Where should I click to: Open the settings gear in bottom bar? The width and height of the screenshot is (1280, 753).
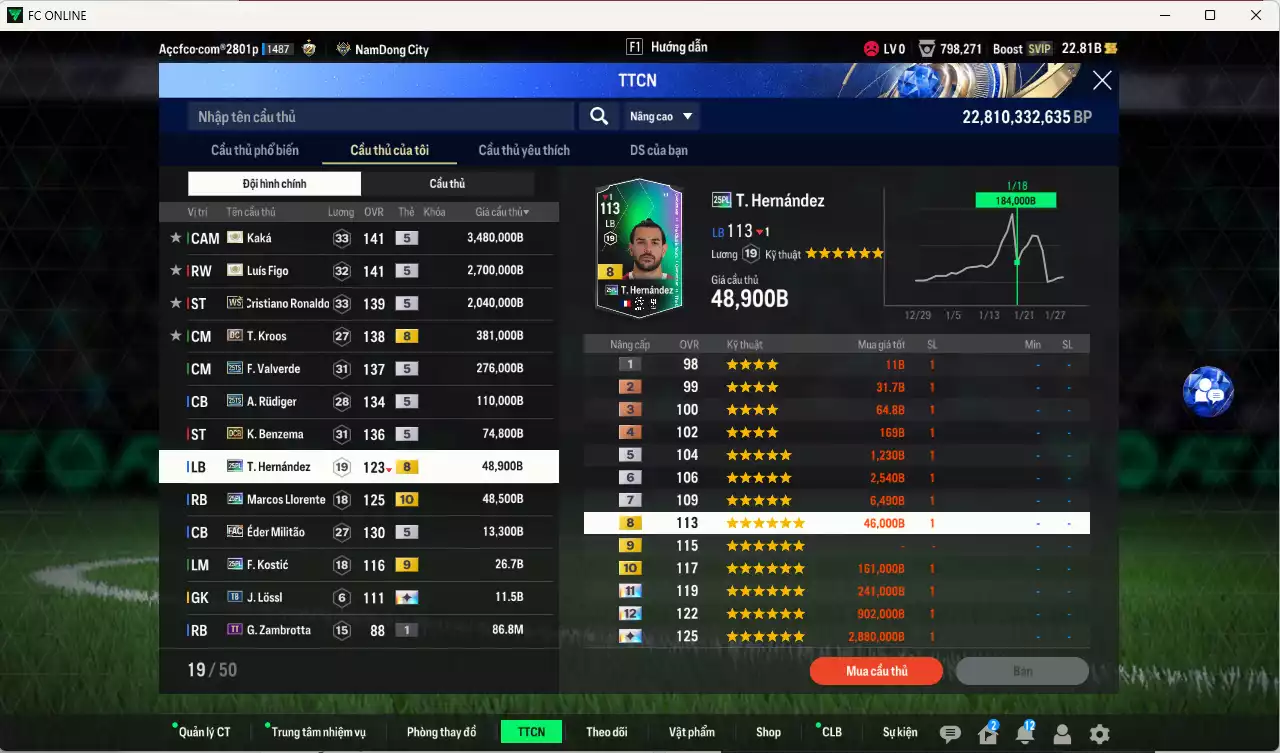tap(1100, 733)
